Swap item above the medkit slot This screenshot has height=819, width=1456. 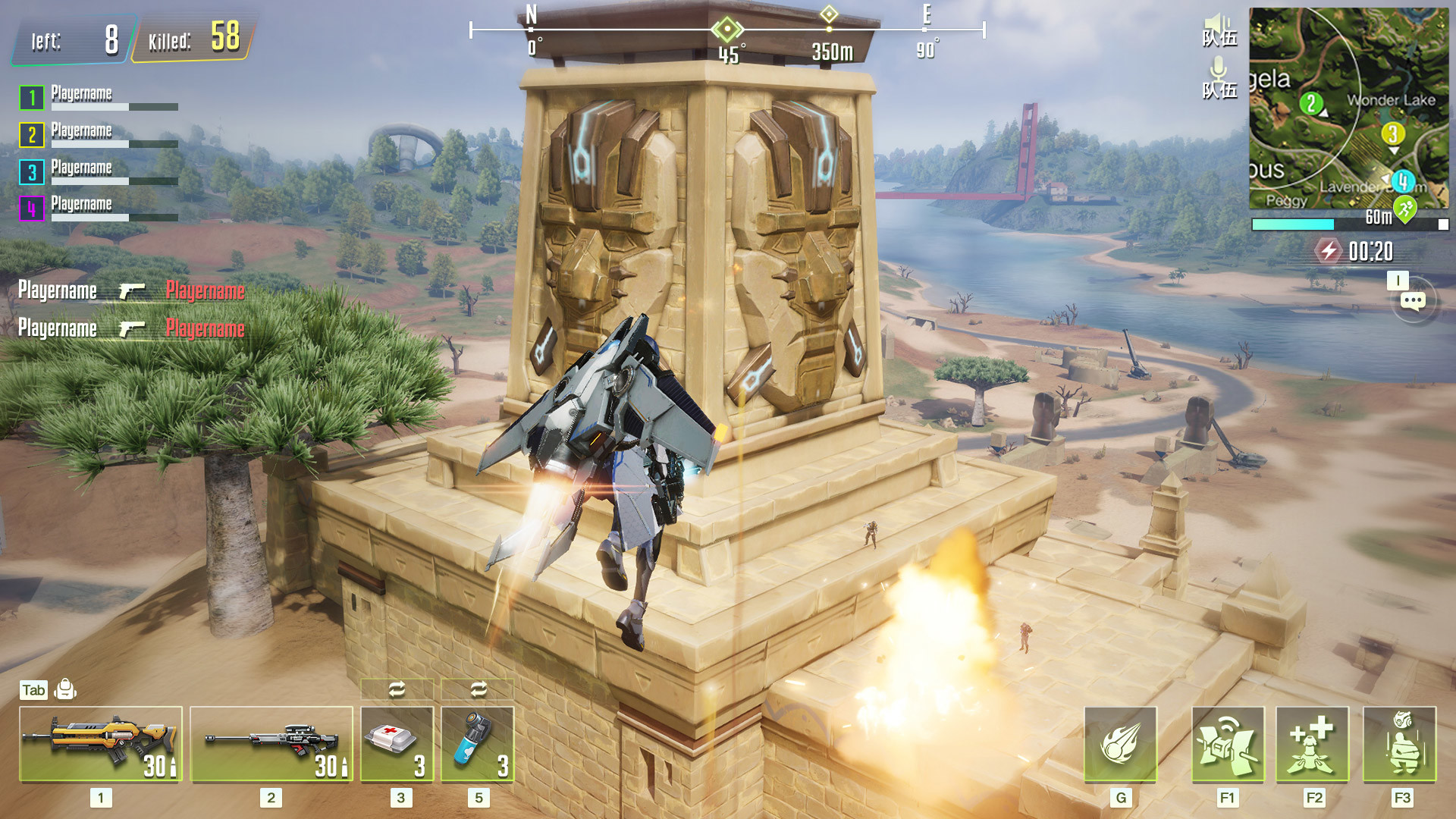pyautogui.click(x=397, y=689)
